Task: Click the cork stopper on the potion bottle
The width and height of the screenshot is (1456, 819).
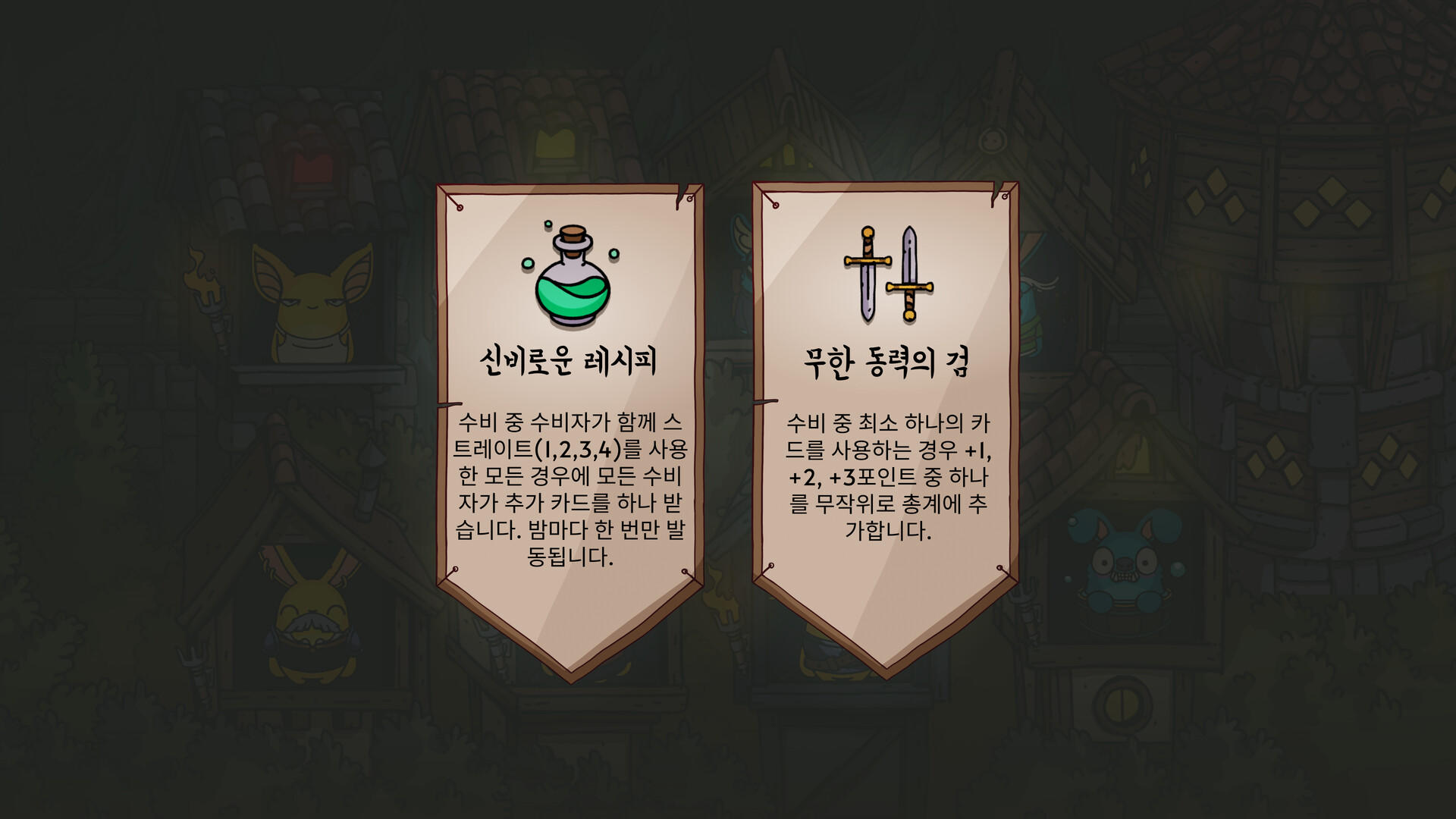Action: point(574,232)
